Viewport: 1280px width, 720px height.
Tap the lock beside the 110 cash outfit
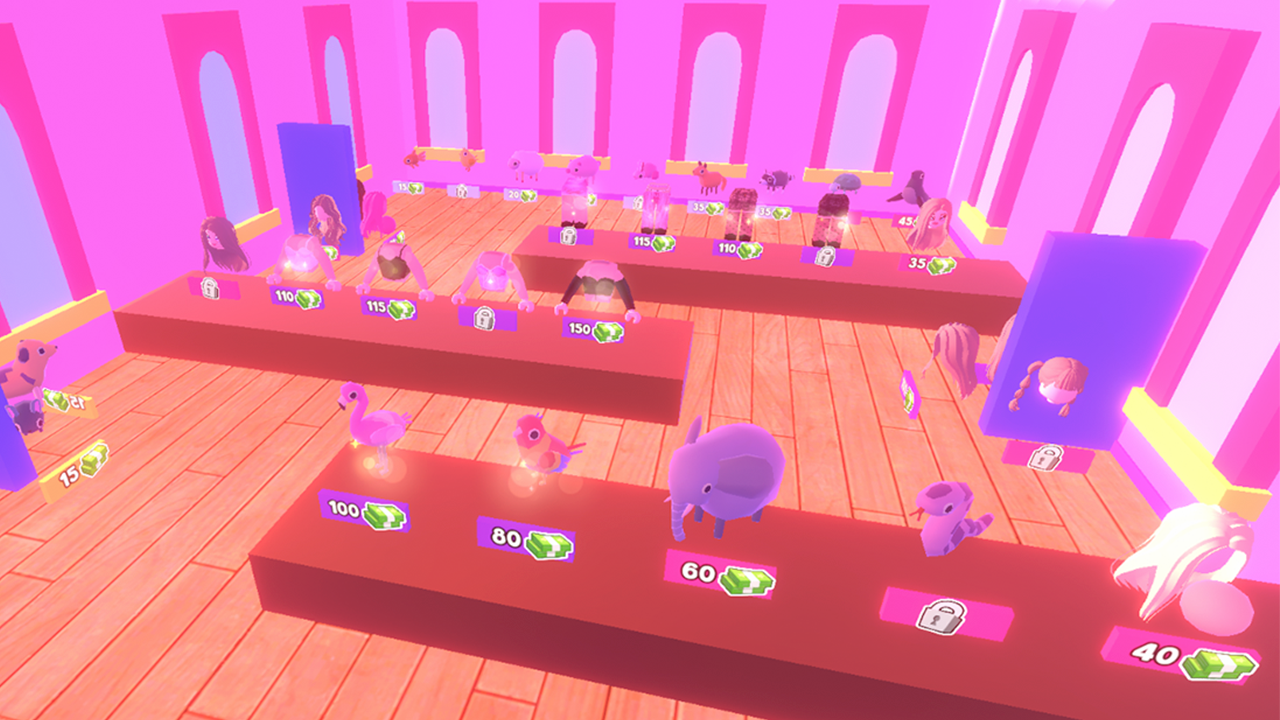point(208,288)
